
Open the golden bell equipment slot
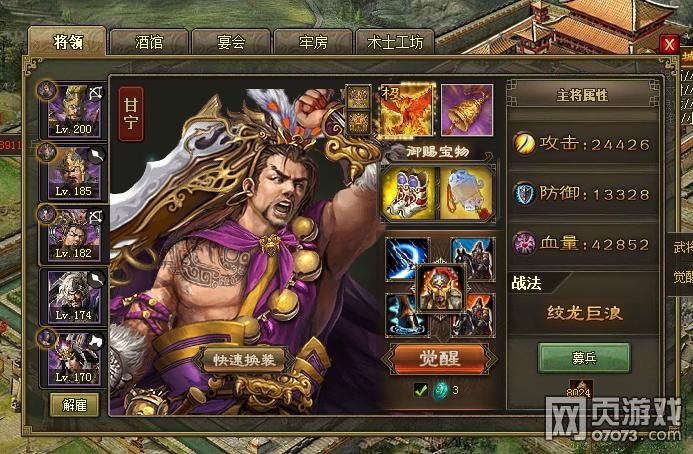pos(466,108)
